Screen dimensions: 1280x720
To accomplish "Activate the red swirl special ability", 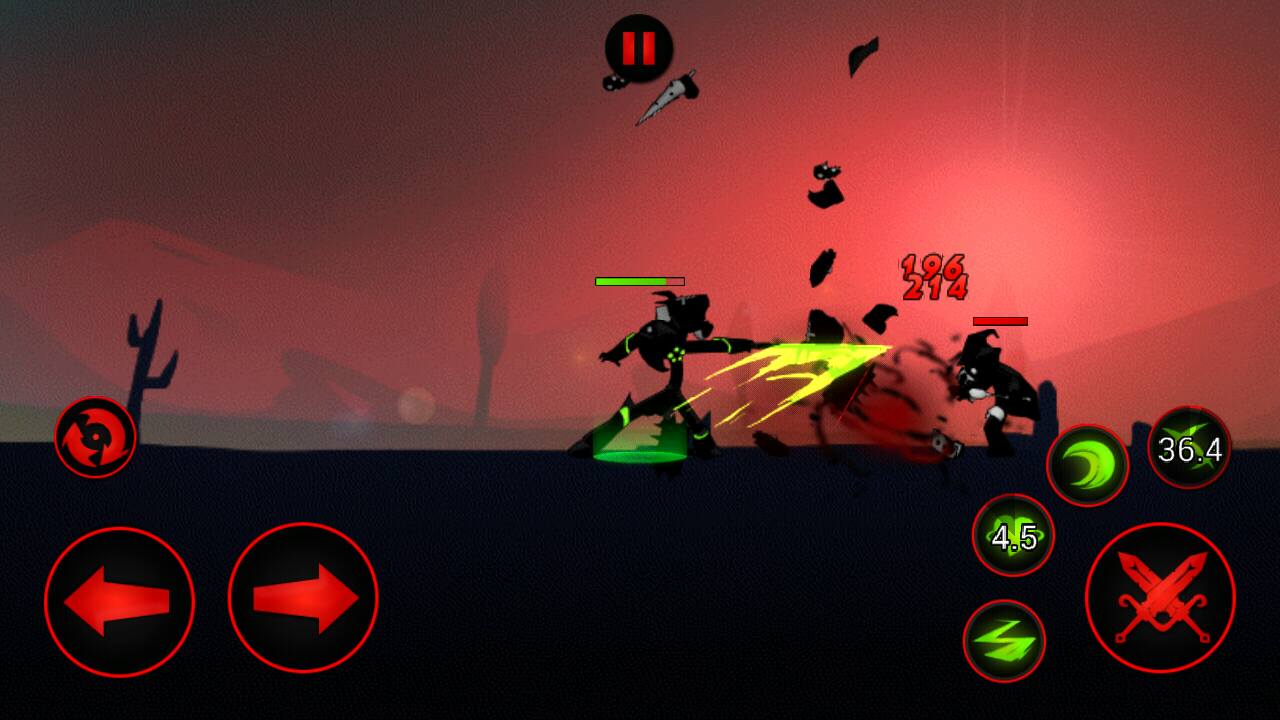I will [x=95, y=437].
